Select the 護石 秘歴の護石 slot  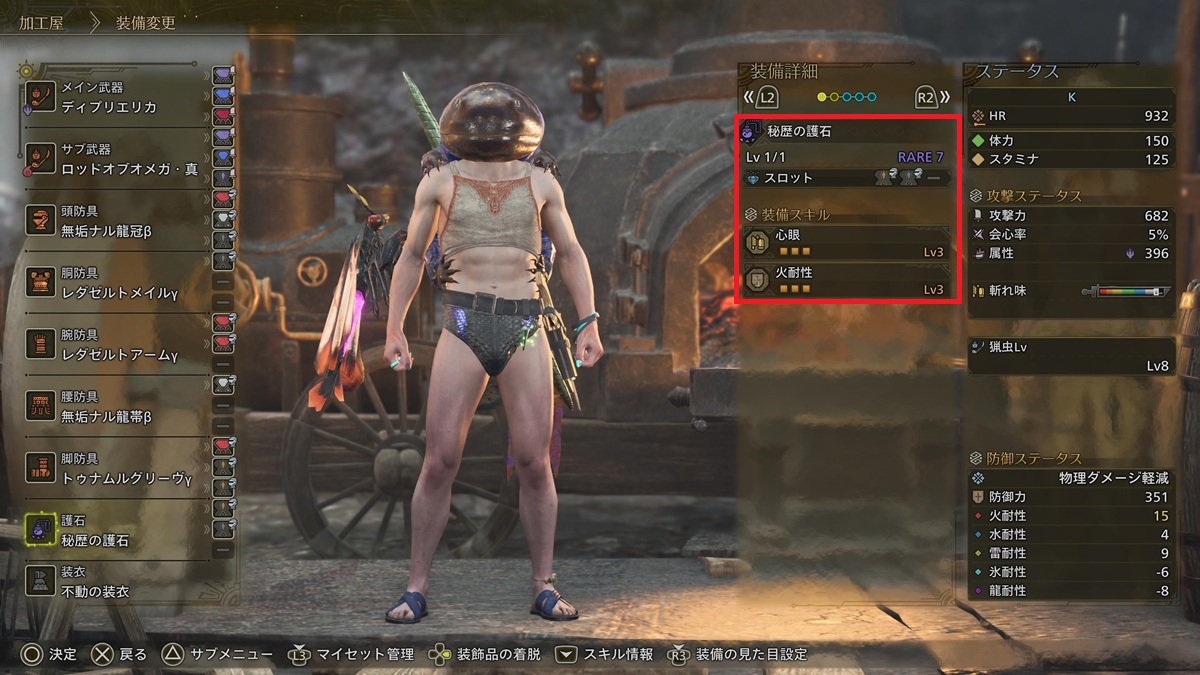click(x=120, y=530)
